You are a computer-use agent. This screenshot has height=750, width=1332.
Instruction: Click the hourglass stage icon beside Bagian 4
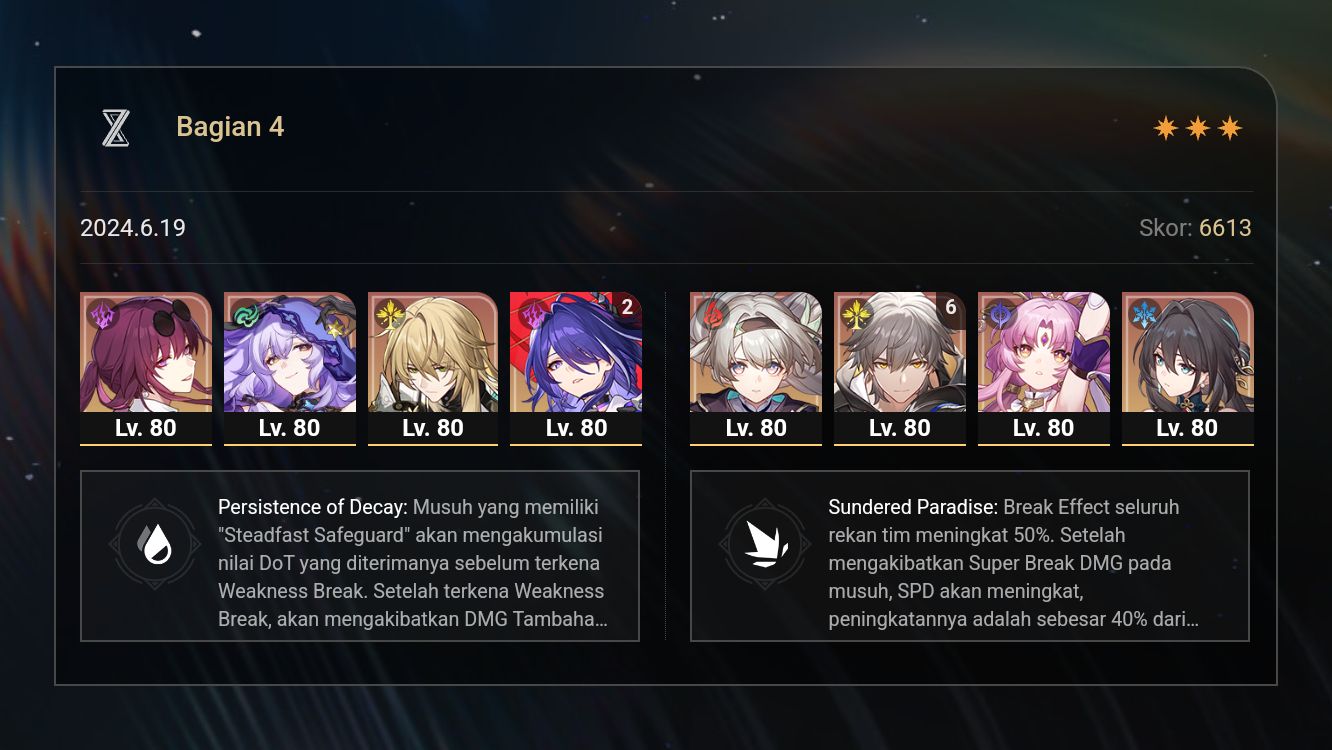pos(115,126)
